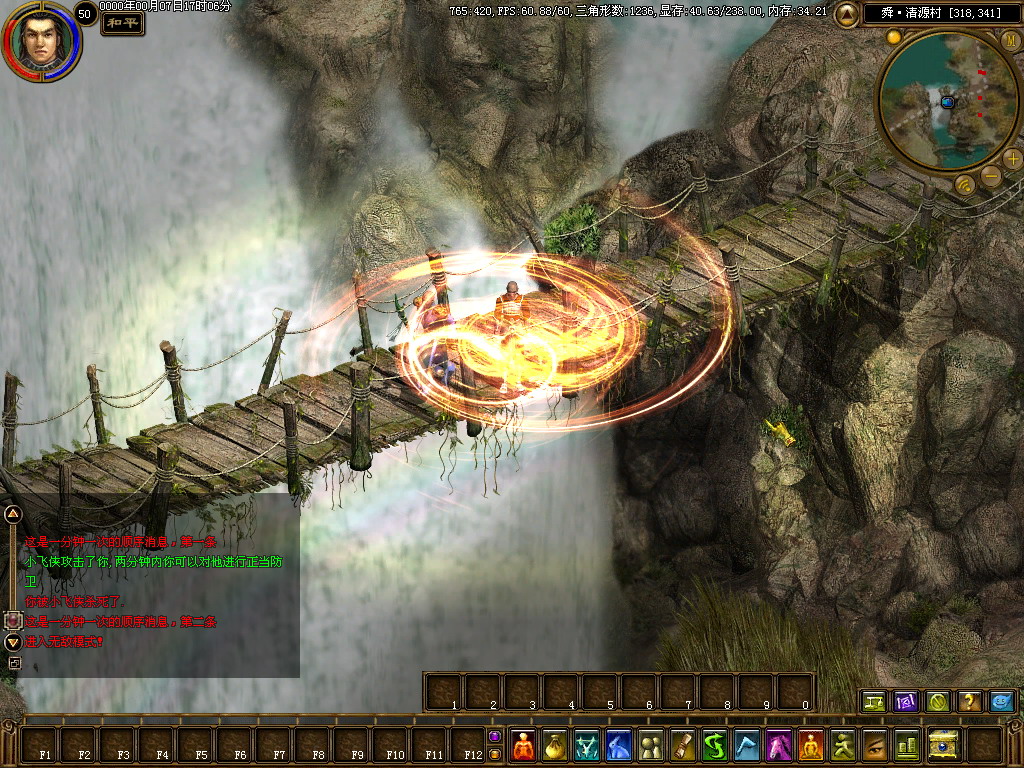1024x768 pixels.
Task: Open the orange character figure icon
Action: tap(523, 745)
